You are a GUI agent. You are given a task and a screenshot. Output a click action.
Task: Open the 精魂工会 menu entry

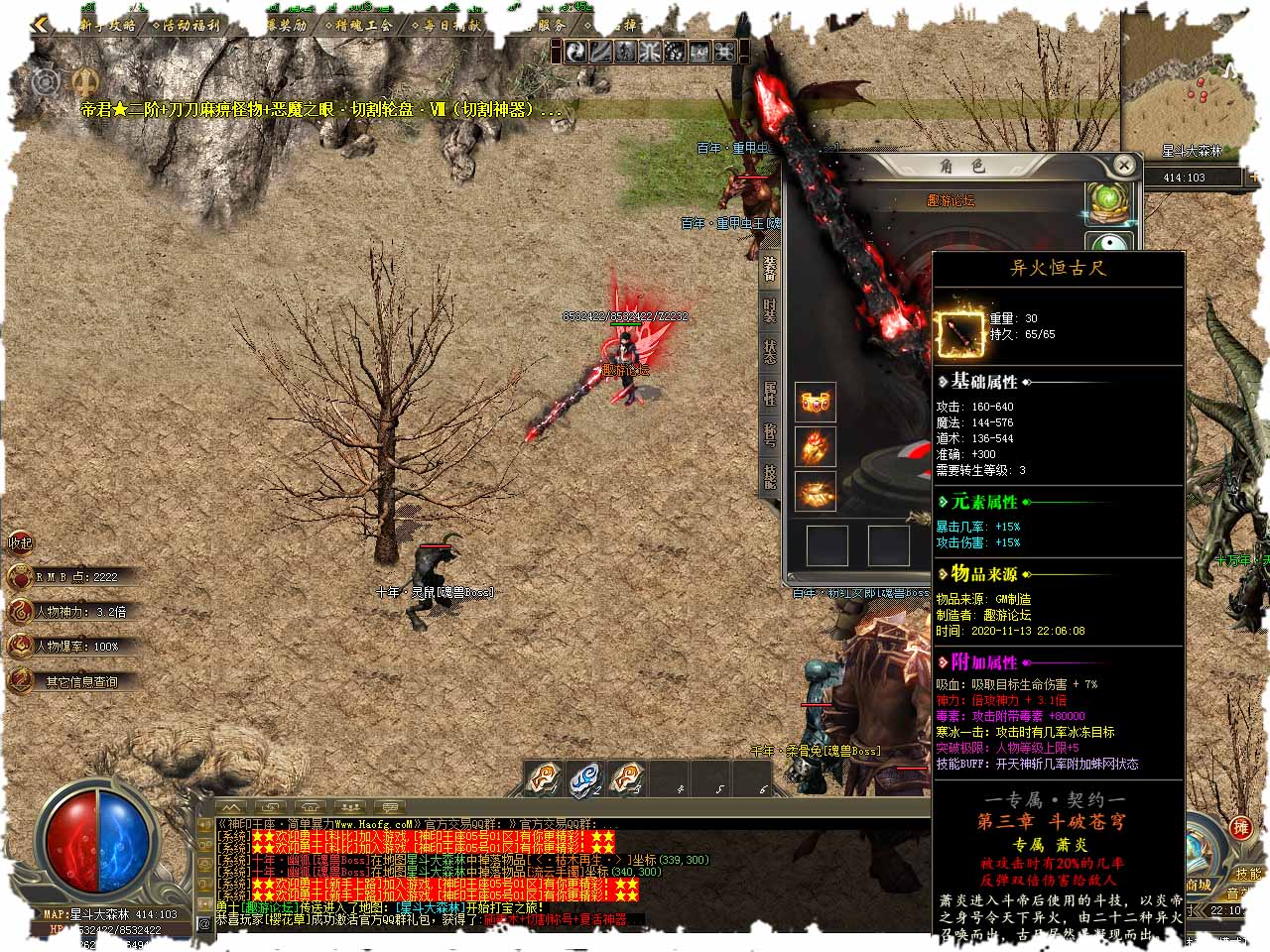click(x=363, y=25)
